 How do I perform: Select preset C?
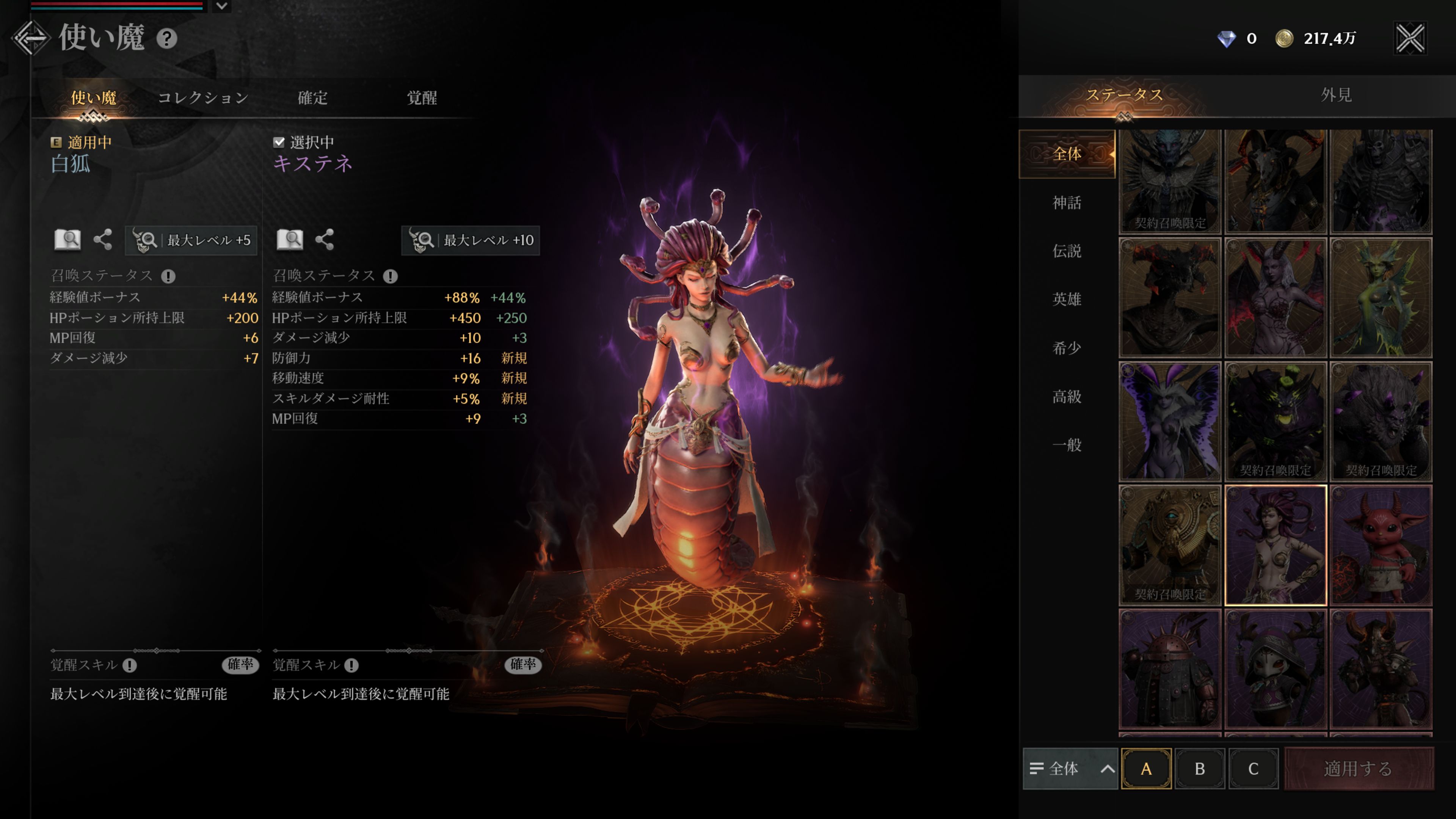pyautogui.click(x=1253, y=769)
